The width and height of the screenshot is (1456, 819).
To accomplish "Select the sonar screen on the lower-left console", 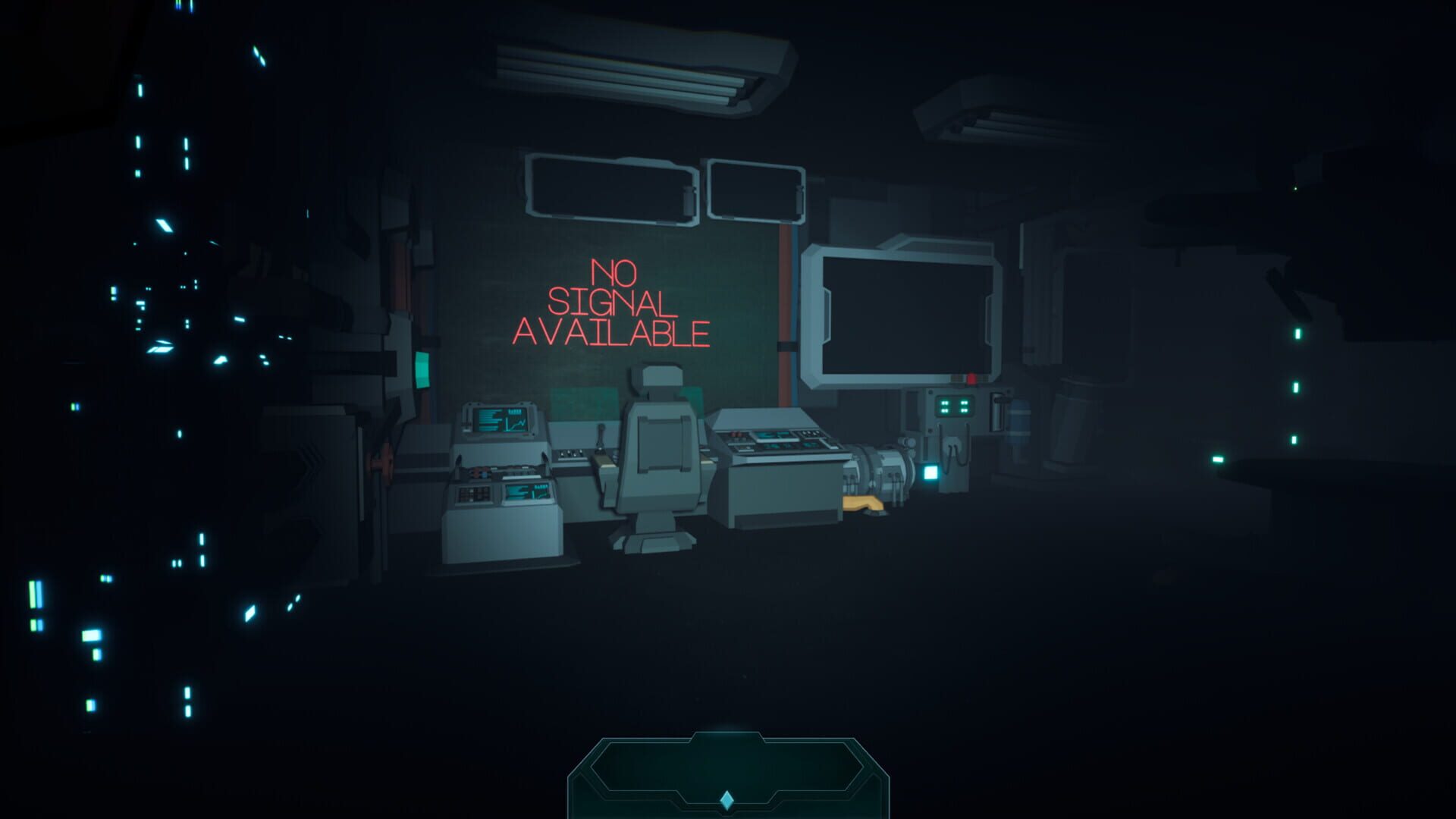I will [526, 493].
